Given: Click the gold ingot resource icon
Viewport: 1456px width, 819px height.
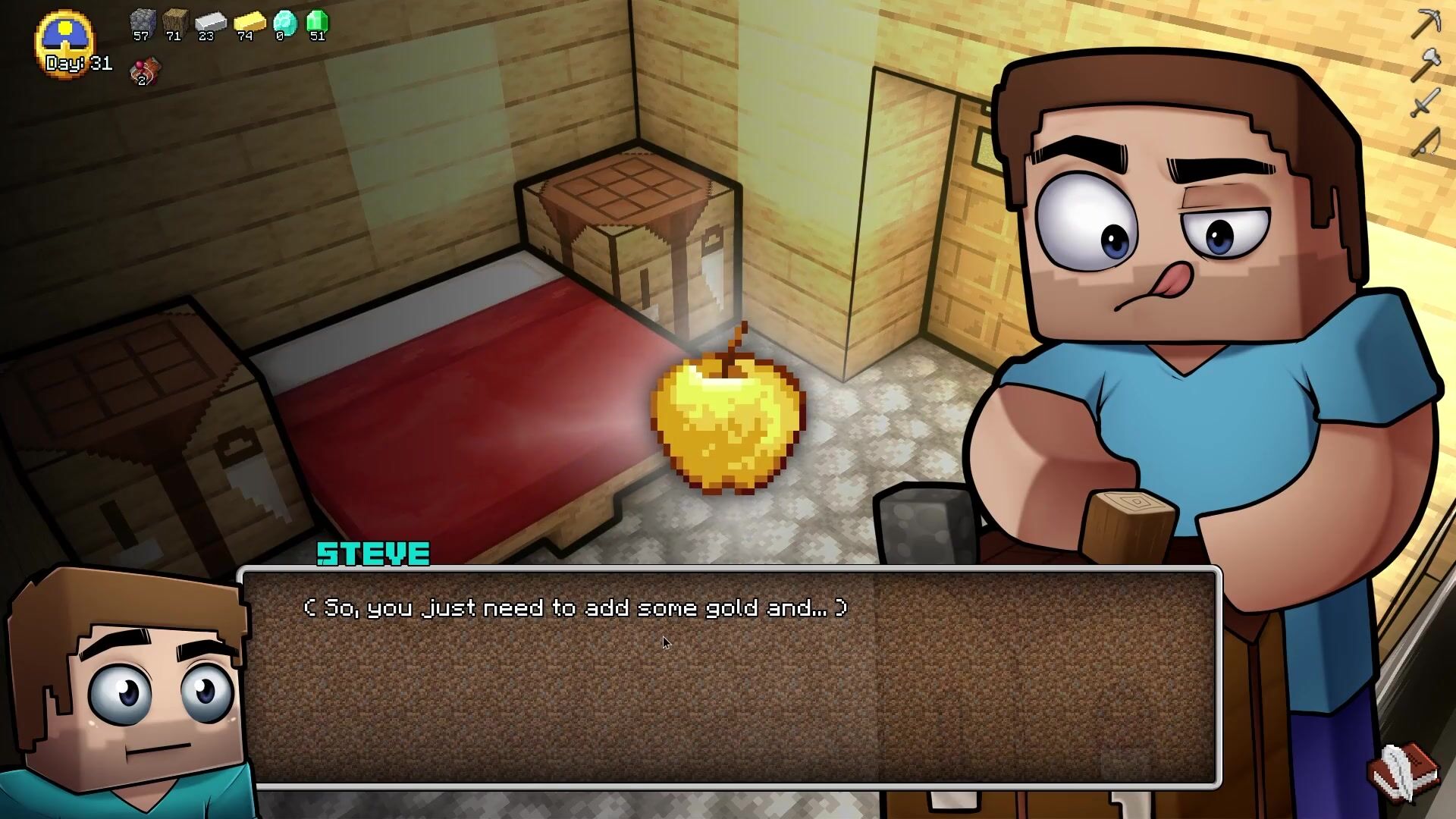Looking at the screenshot, I should point(248,23).
